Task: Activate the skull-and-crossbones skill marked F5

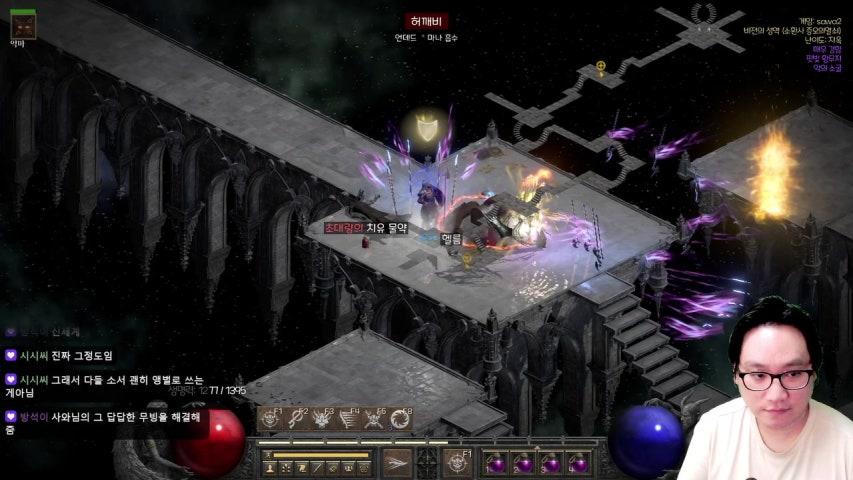Action: point(373,419)
